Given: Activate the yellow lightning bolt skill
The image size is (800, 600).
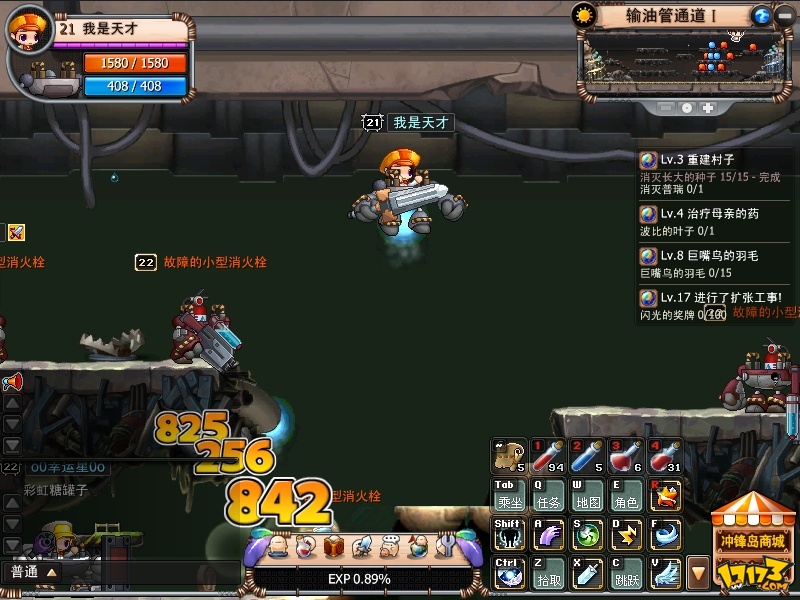Looking at the screenshot, I should coord(625,533).
